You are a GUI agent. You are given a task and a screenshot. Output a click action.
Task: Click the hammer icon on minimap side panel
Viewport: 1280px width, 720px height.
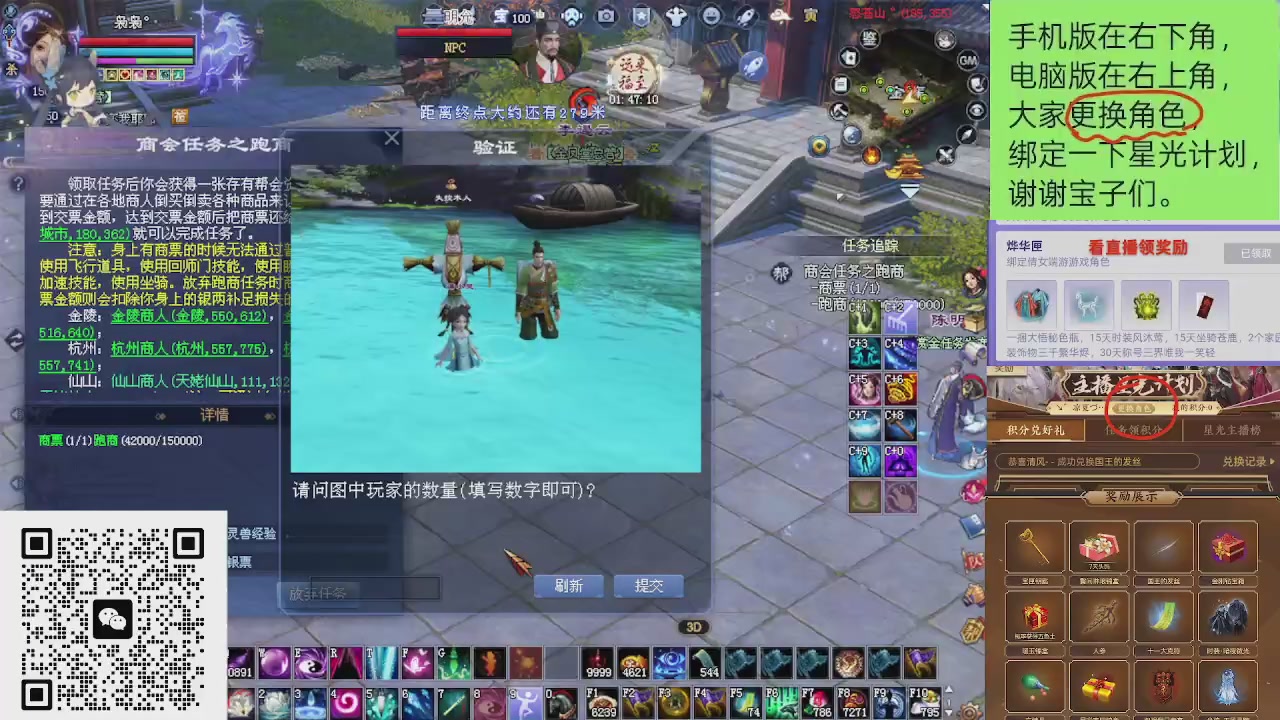pos(838,110)
